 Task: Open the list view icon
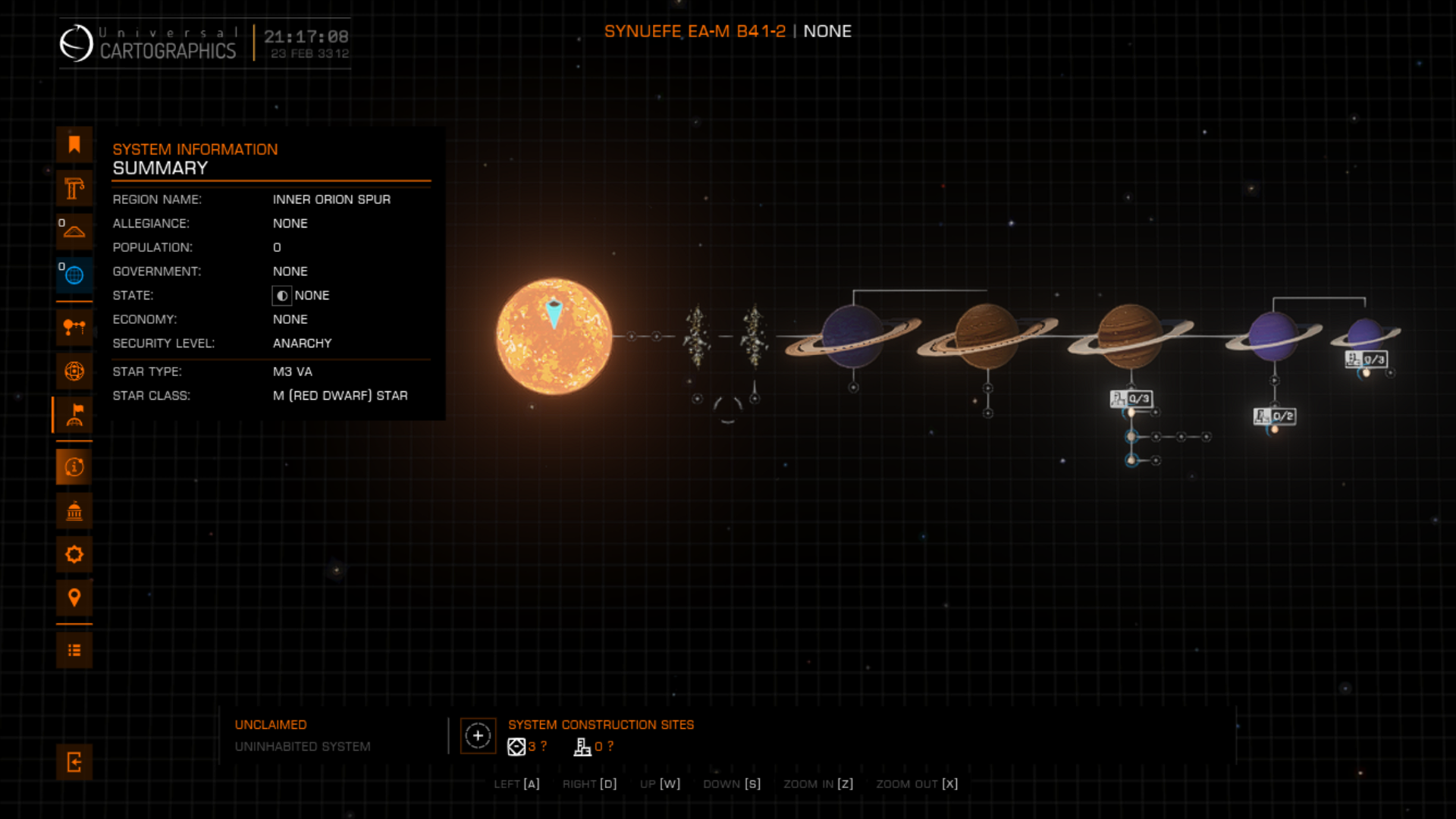[74, 650]
